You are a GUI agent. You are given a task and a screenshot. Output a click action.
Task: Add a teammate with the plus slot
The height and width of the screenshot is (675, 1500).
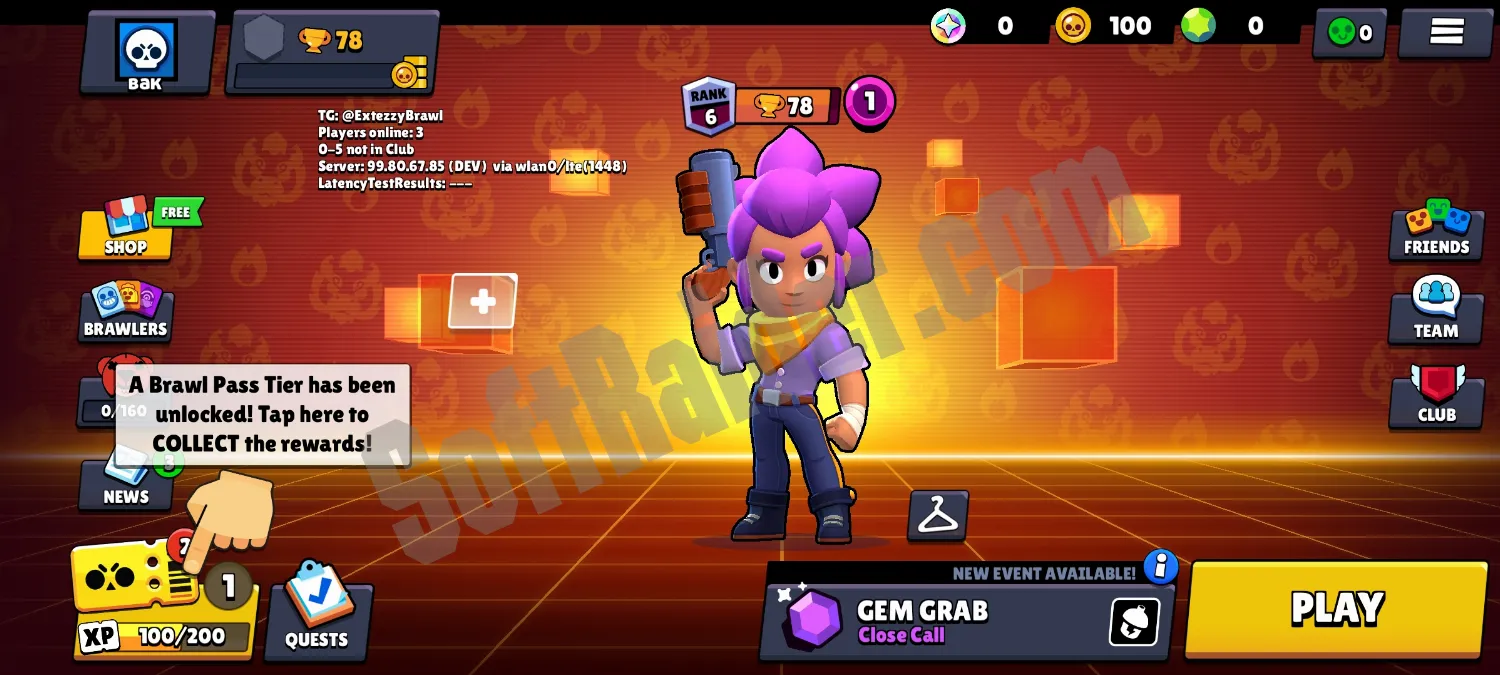tap(483, 301)
